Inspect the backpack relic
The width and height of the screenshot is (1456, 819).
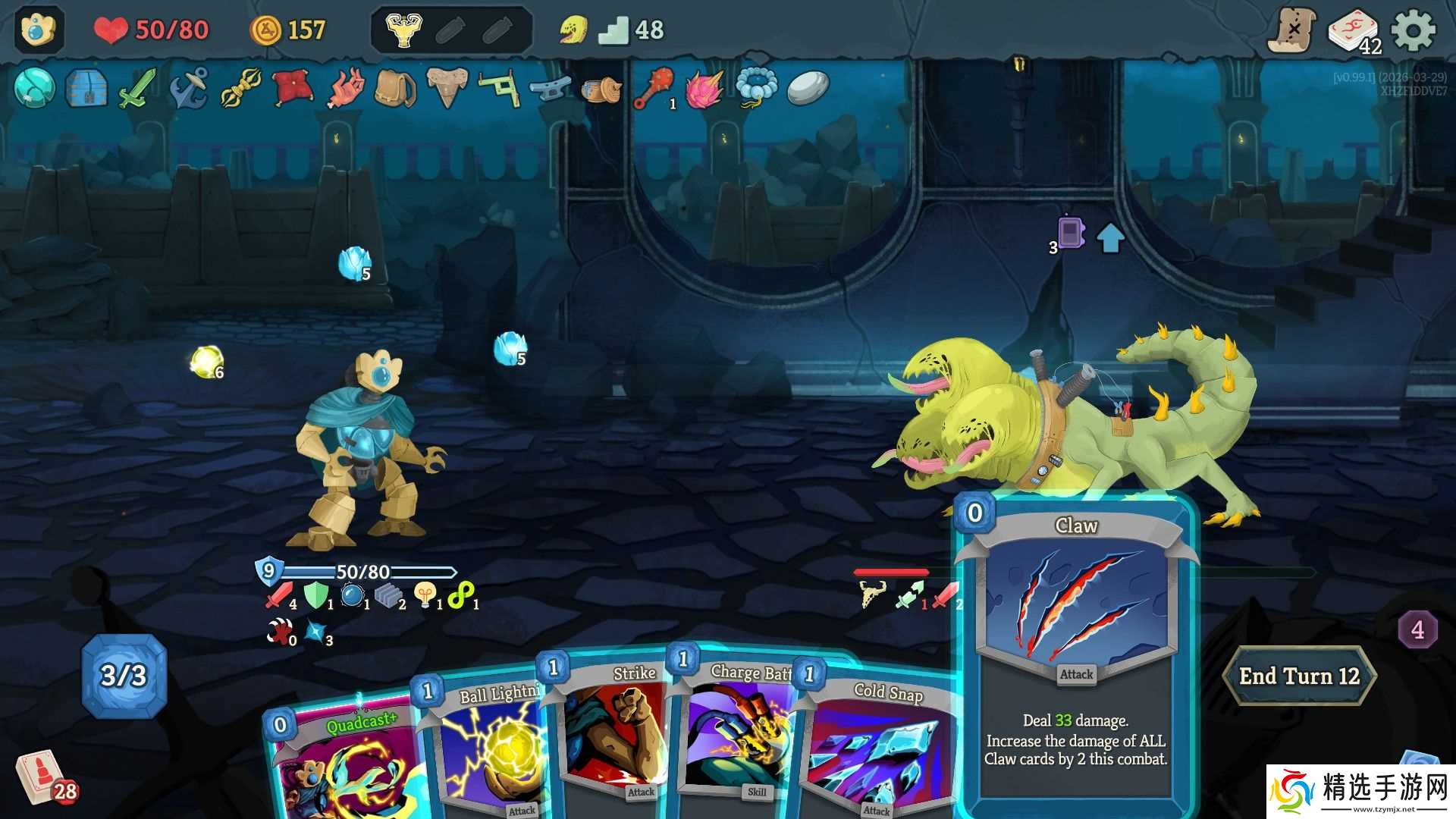coord(395,89)
